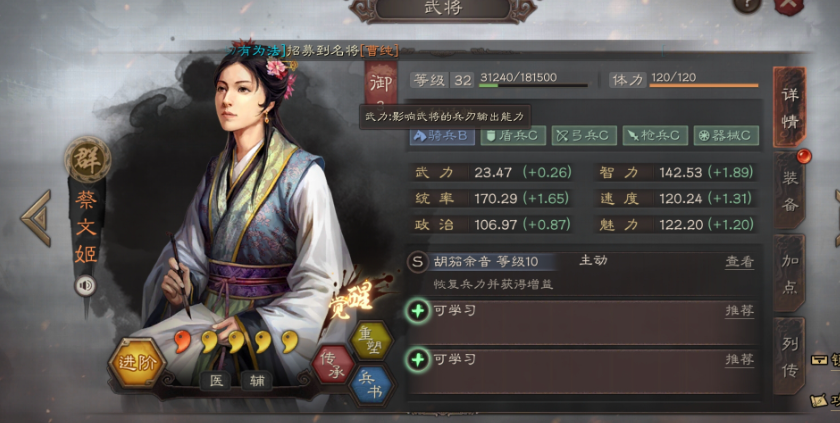The width and height of the screenshot is (840, 423).
Task: Click the 辅 support trait tag
Action: pyautogui.click(x=259, y=381)
